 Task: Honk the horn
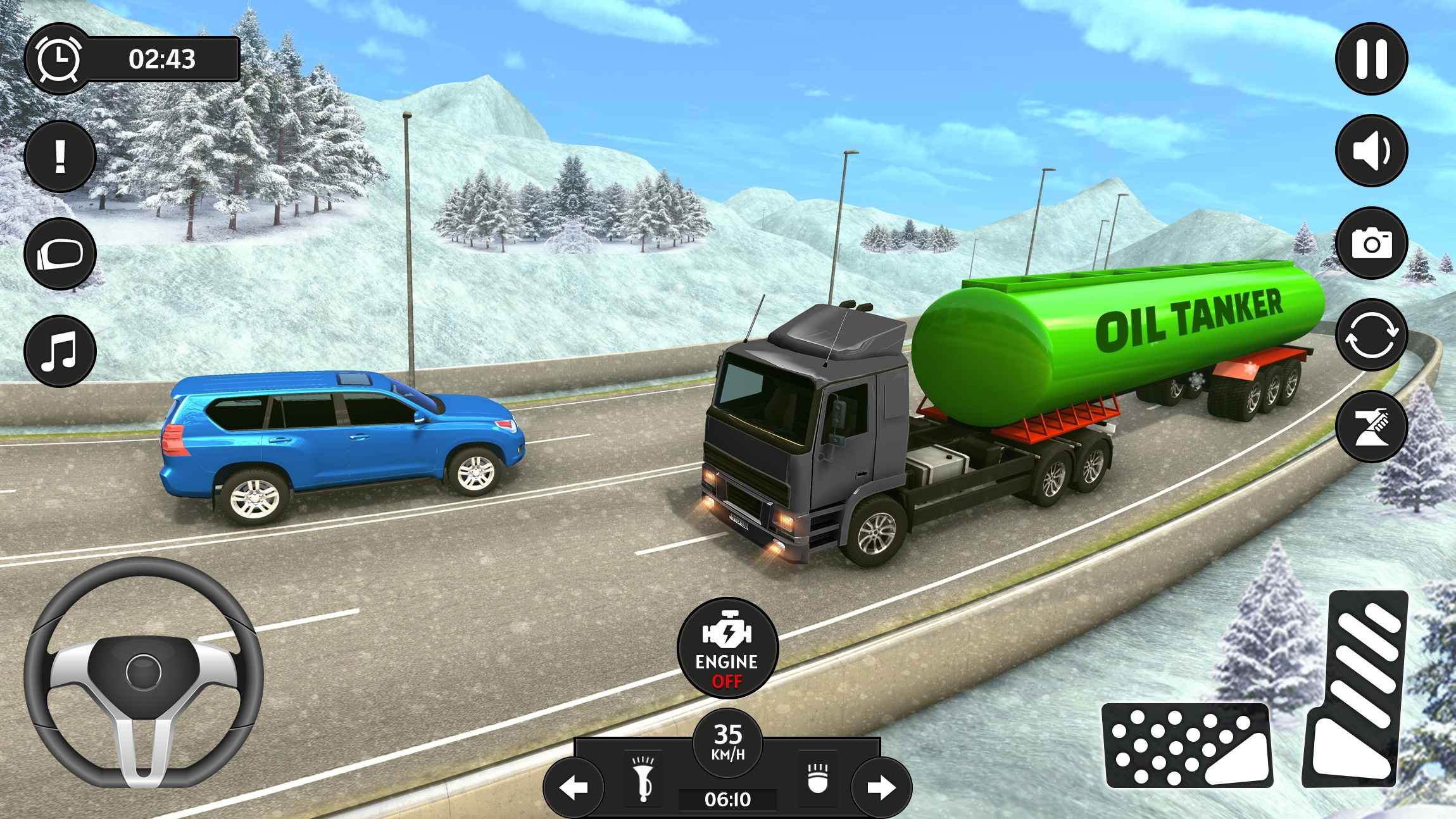644,778
